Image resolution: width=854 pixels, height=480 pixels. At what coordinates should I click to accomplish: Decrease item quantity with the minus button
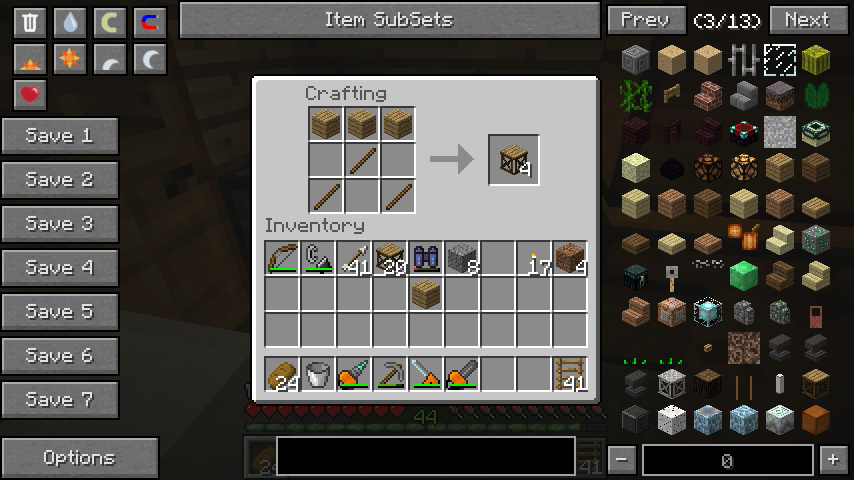(x=622, y=460)
